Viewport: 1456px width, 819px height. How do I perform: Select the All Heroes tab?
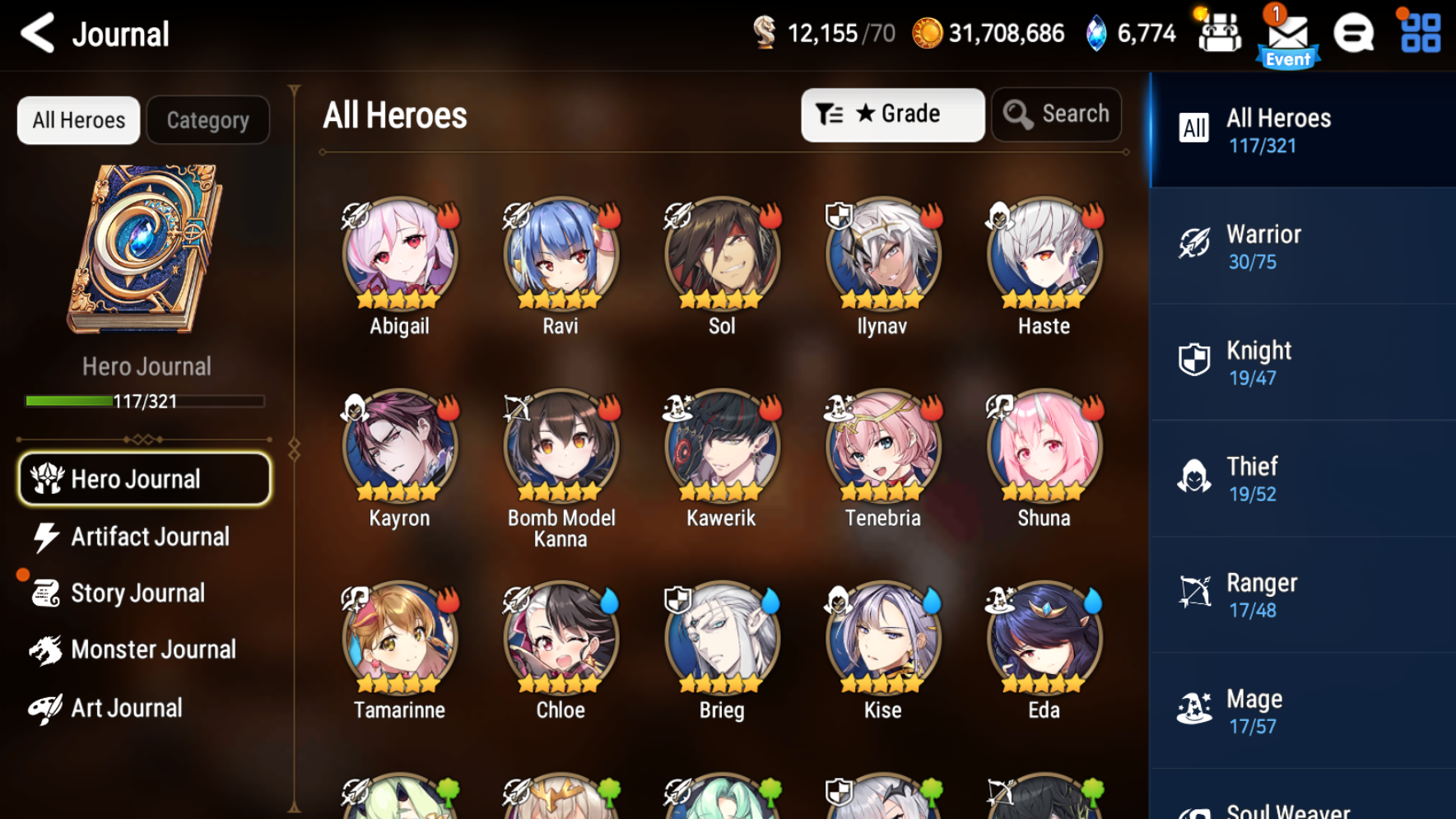79,120
